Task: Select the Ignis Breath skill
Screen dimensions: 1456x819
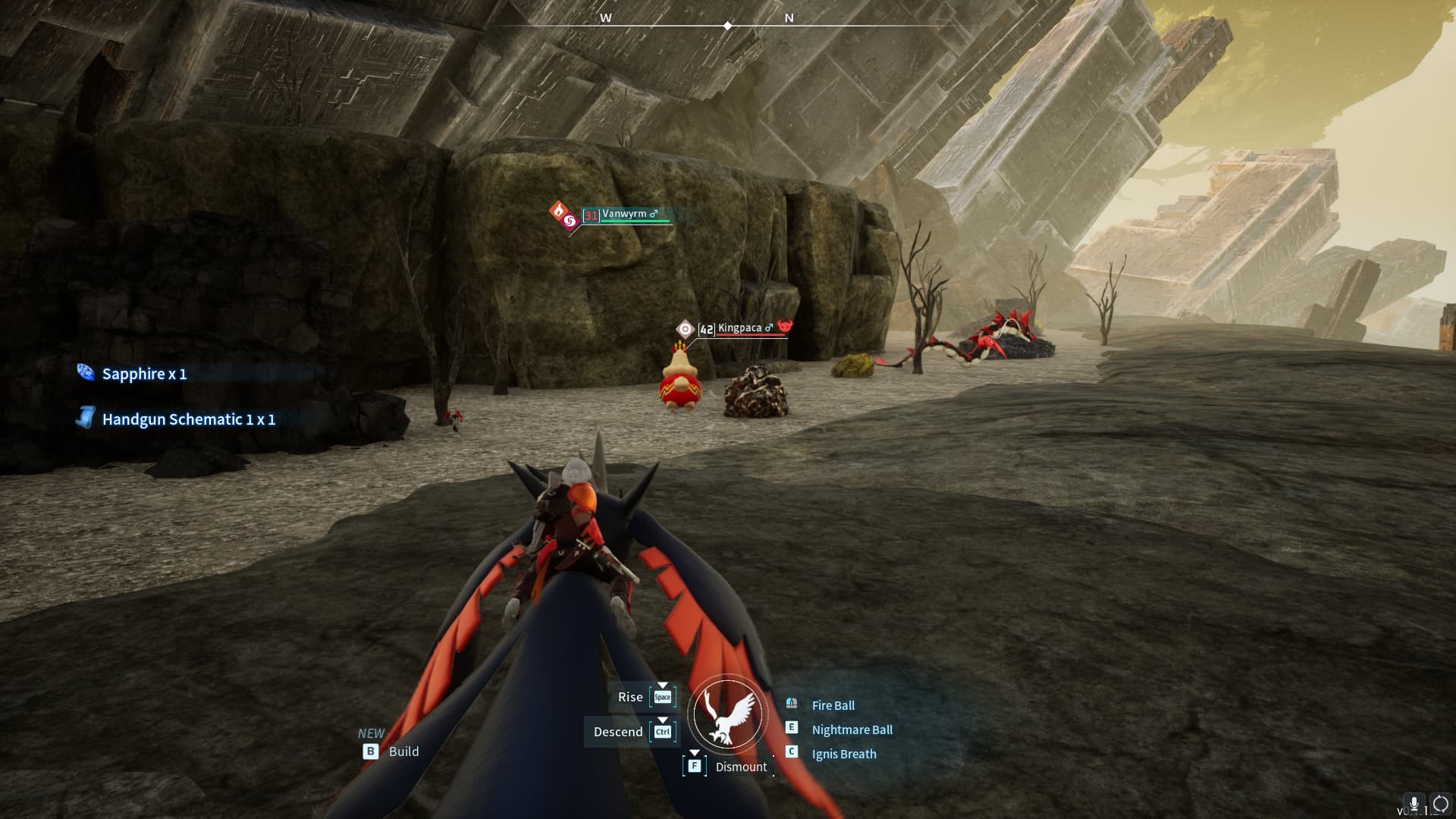Action: [x=843, y=754]
